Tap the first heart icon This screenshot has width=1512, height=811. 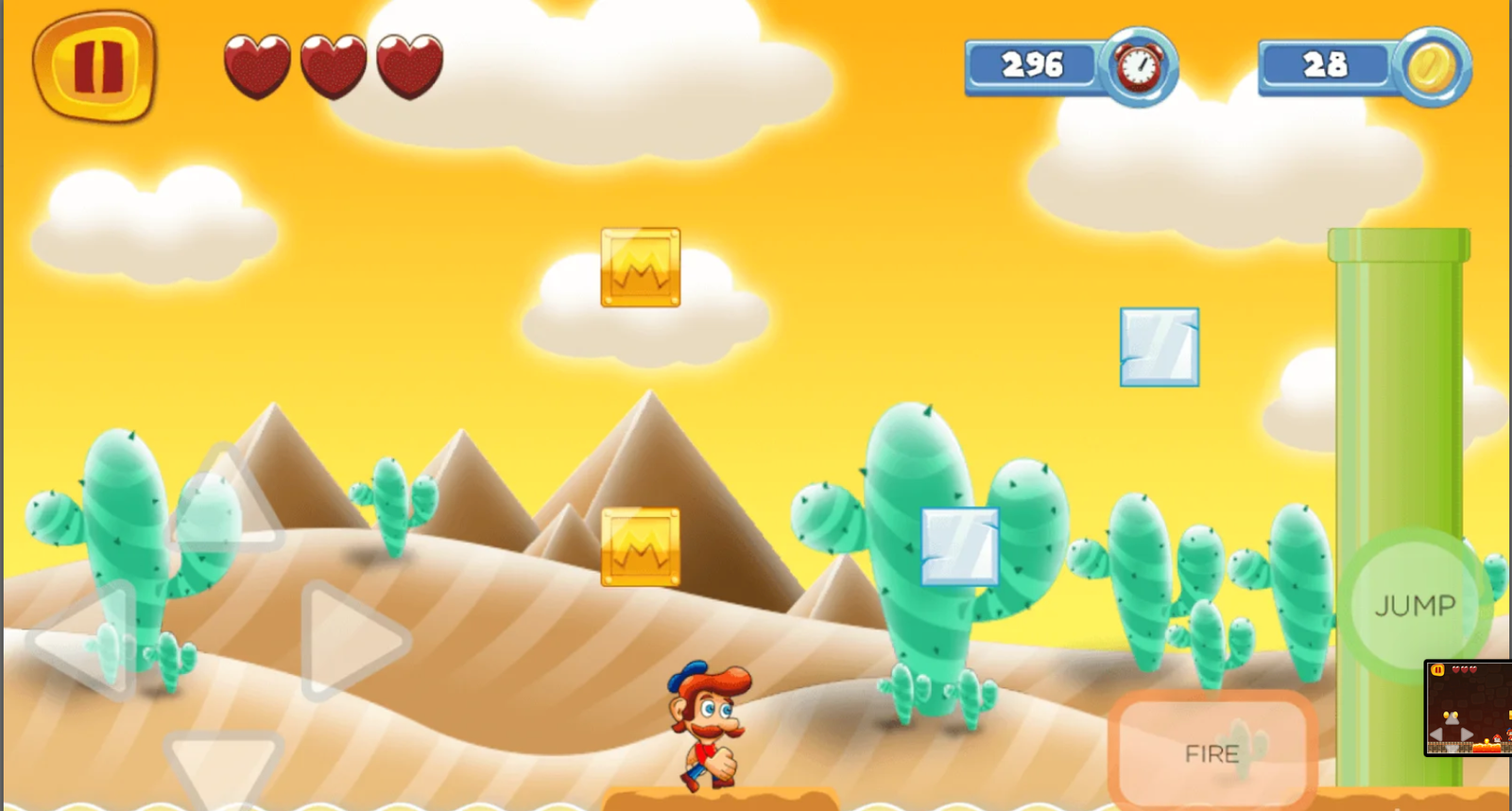pos(255,66)
